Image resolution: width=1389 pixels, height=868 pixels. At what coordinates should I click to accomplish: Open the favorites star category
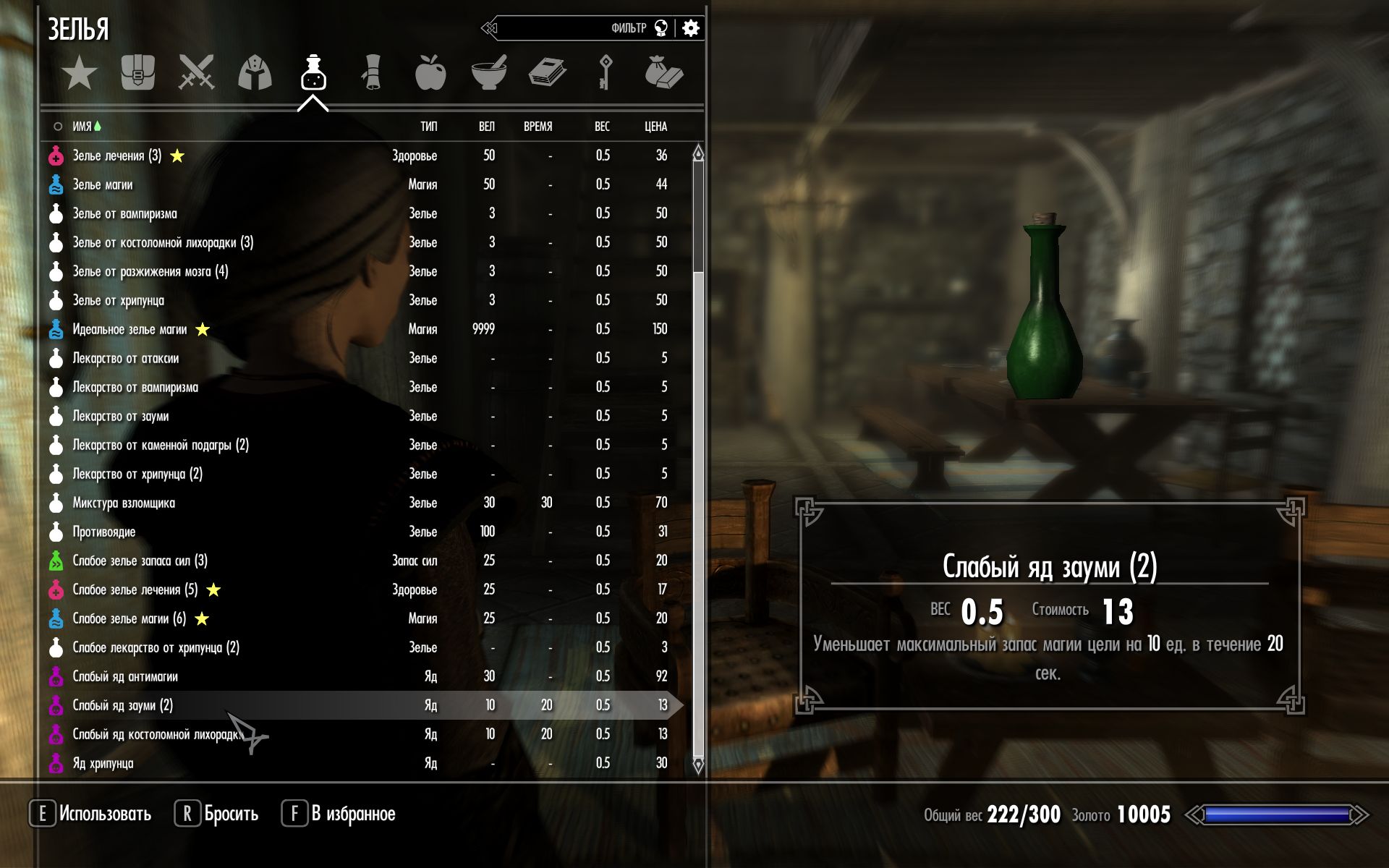pos(79,73)
